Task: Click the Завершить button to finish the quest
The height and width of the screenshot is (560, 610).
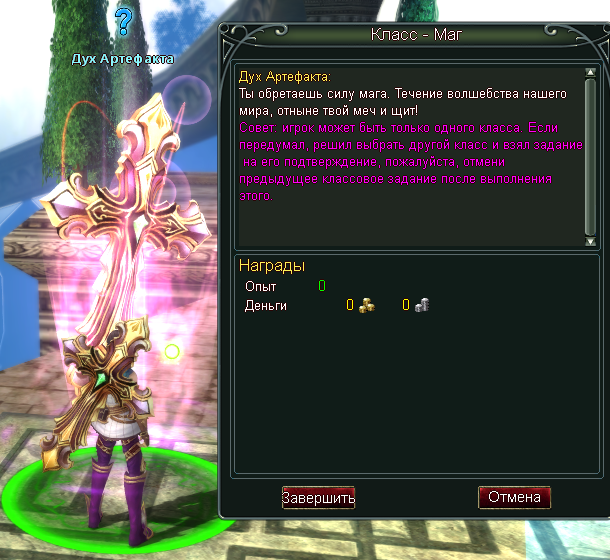Action: [x=318, y=497]
